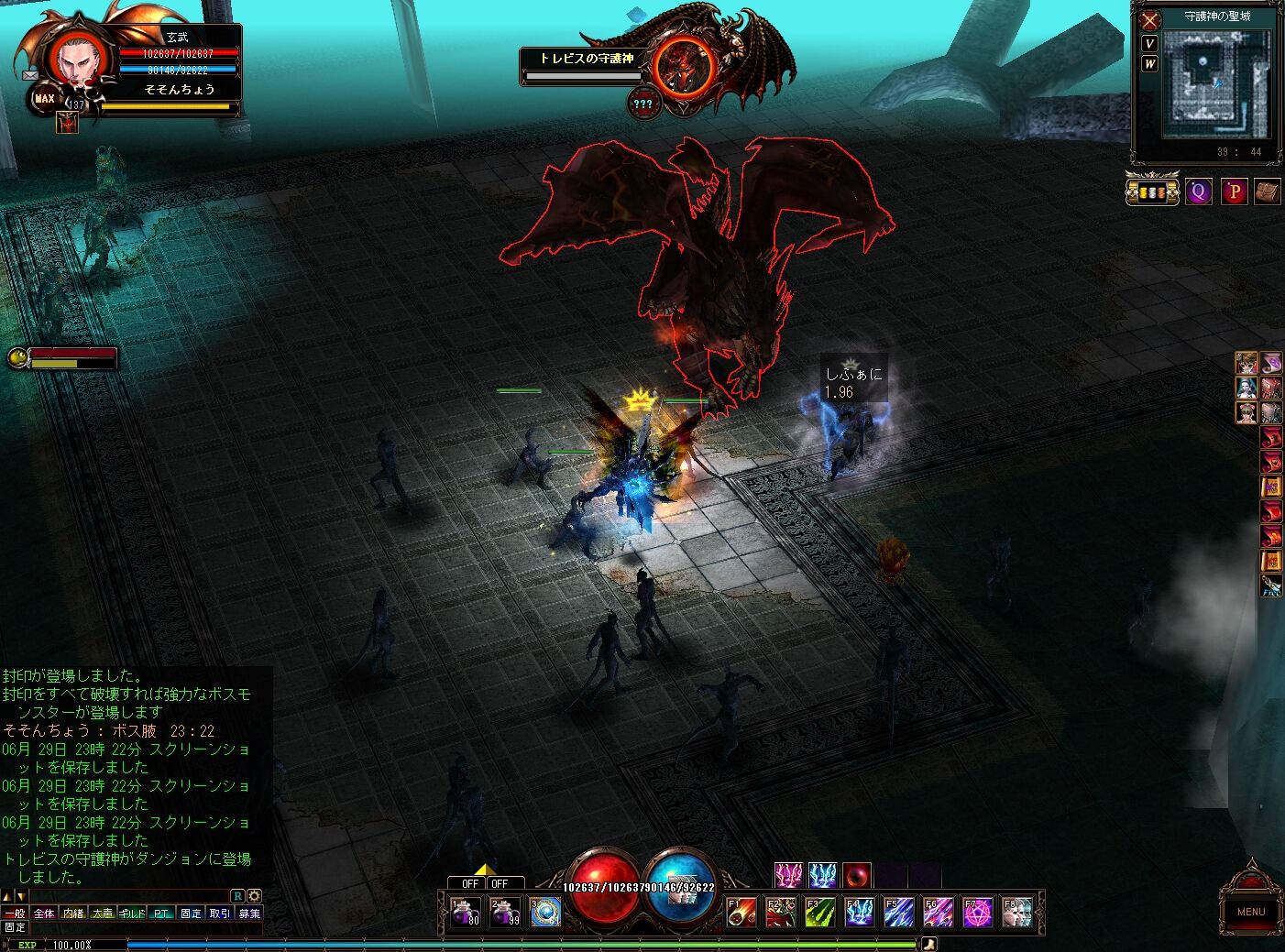This screenshot has width=1285, height=952.
Task: Toggle the minimap V button
Action: [x=1149, y=44]
